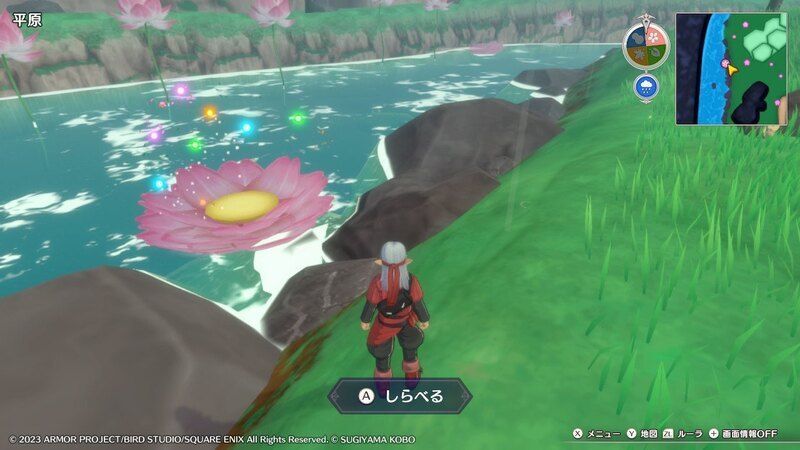
Task: Select the rain cloud weather icon
Action: click(x=646, y=88)
